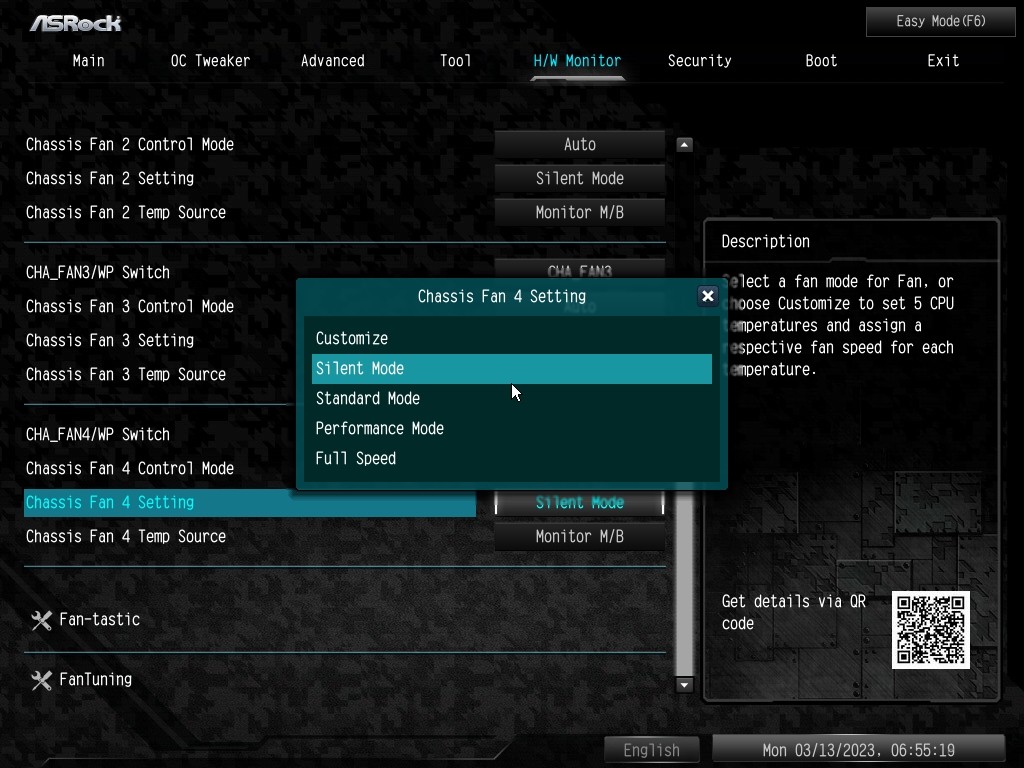1024x768 pixels.
Task: Close the Chassis Fan 4 Setting popup
Action: pyautogui.click(x=708, y=296)
